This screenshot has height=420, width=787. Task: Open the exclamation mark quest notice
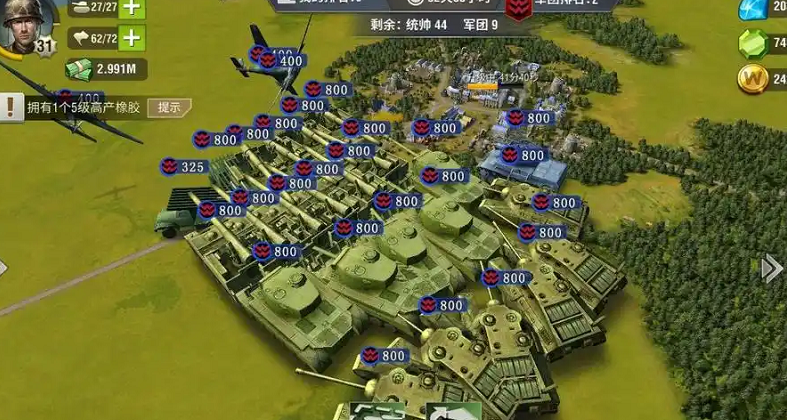(x=11, y=107)
